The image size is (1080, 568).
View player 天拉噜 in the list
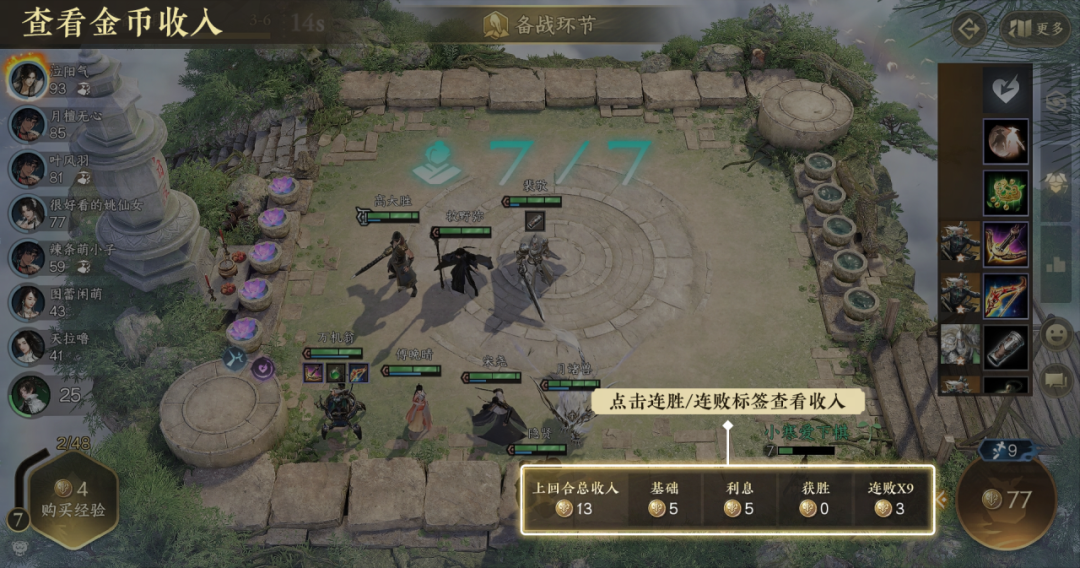tap(28, 346)
